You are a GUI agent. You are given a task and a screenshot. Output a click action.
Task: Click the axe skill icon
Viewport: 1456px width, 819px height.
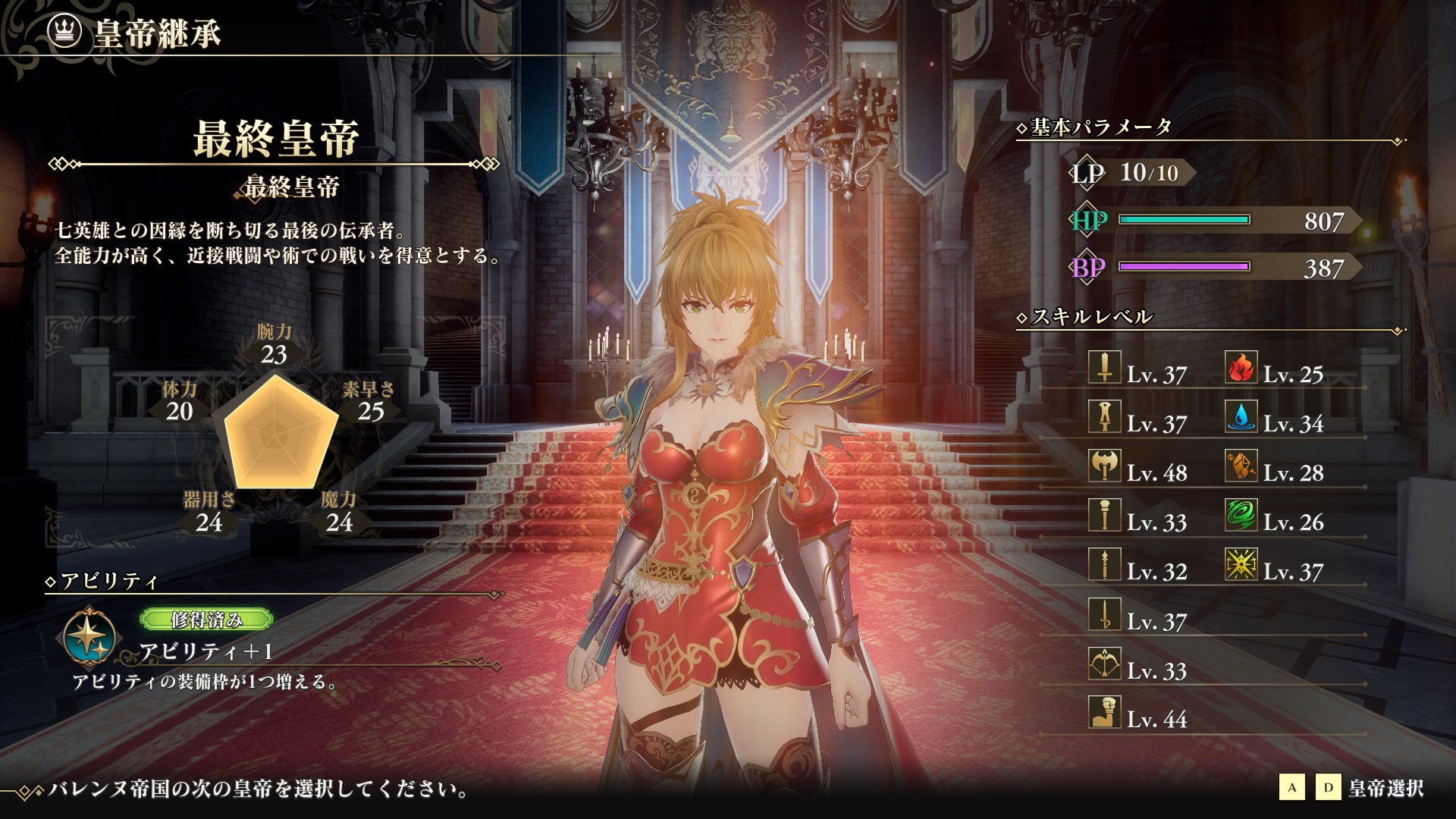pos(1104,466)
